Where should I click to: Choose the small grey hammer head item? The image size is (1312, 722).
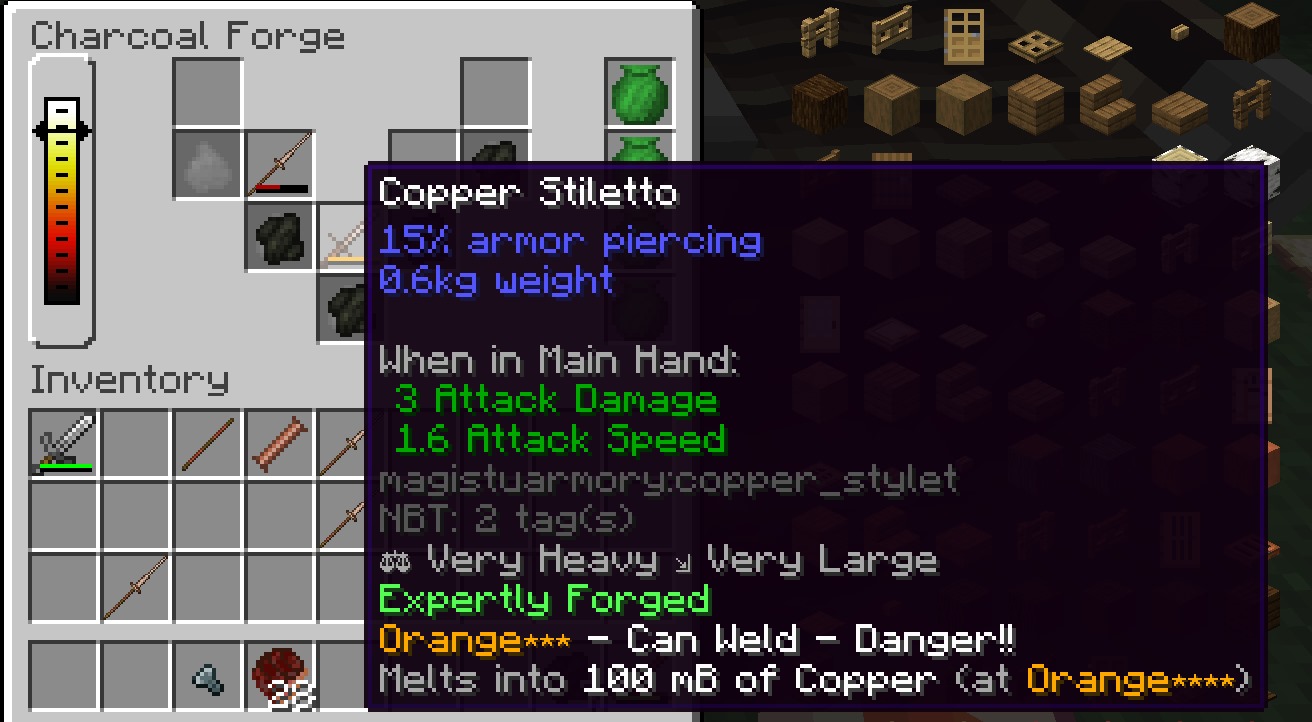pyautogui.click(x=208, y=680)
